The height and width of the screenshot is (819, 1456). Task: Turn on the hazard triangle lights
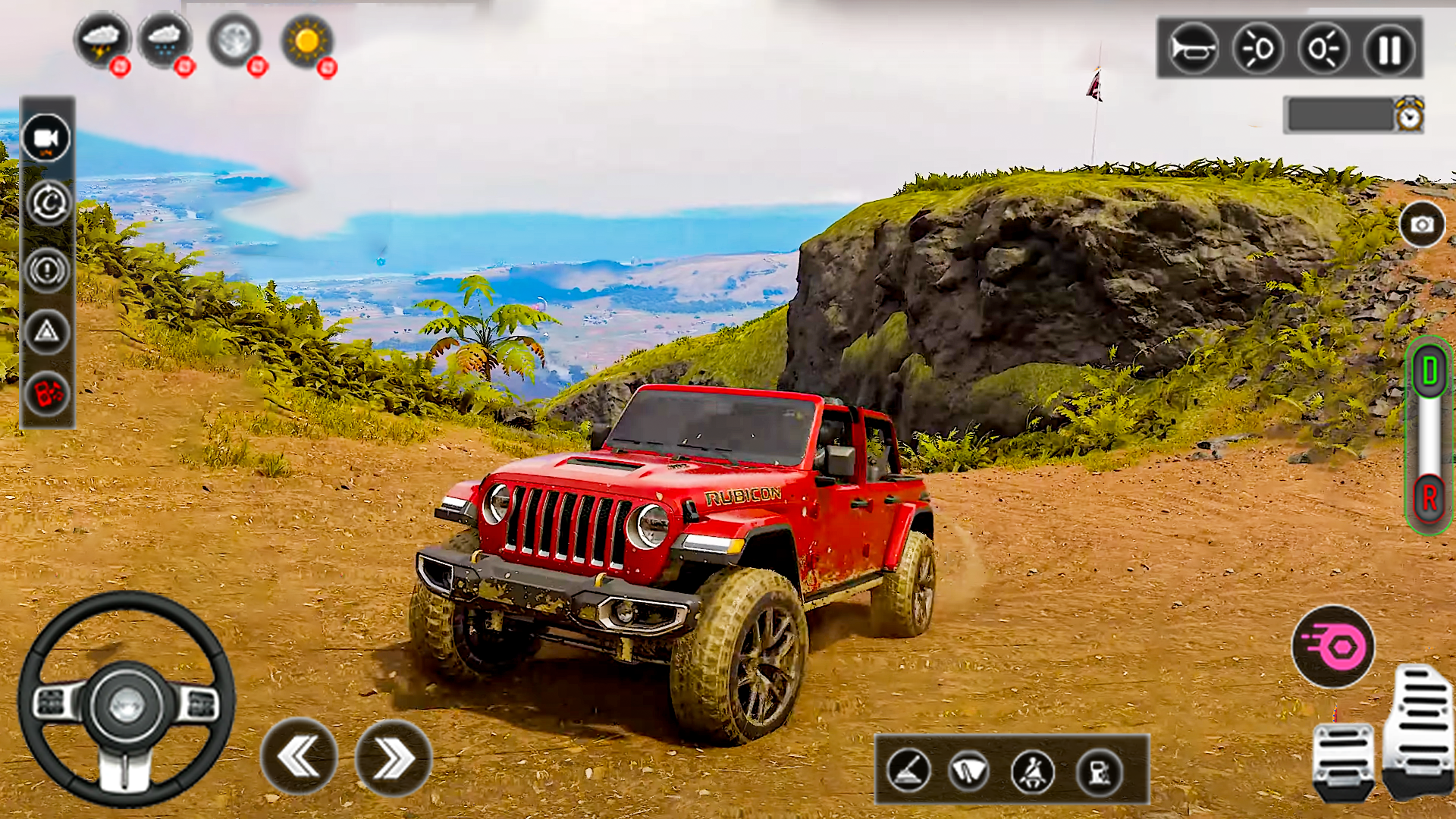pos(47,332)
